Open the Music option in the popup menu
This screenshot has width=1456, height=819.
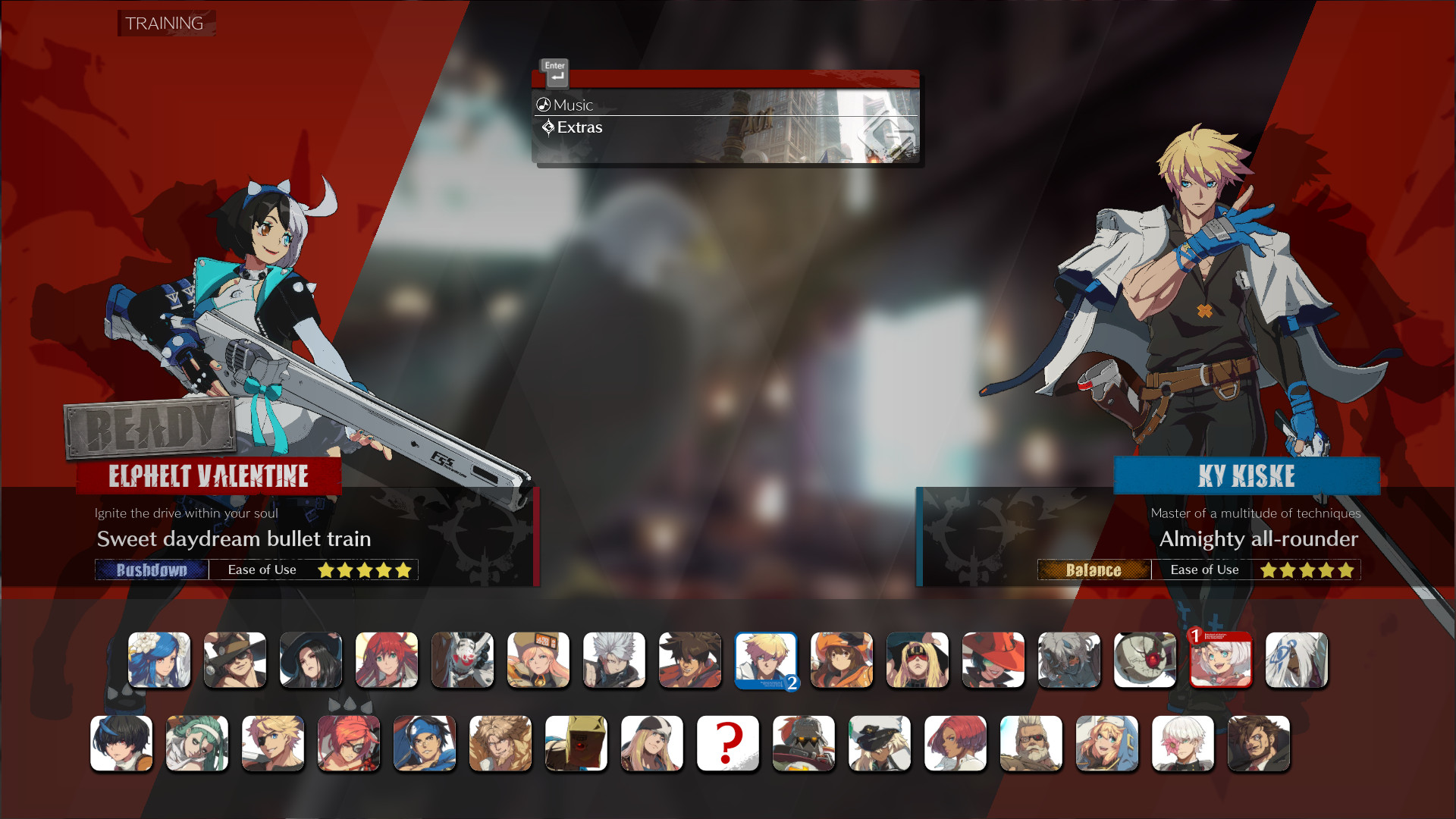574,105
